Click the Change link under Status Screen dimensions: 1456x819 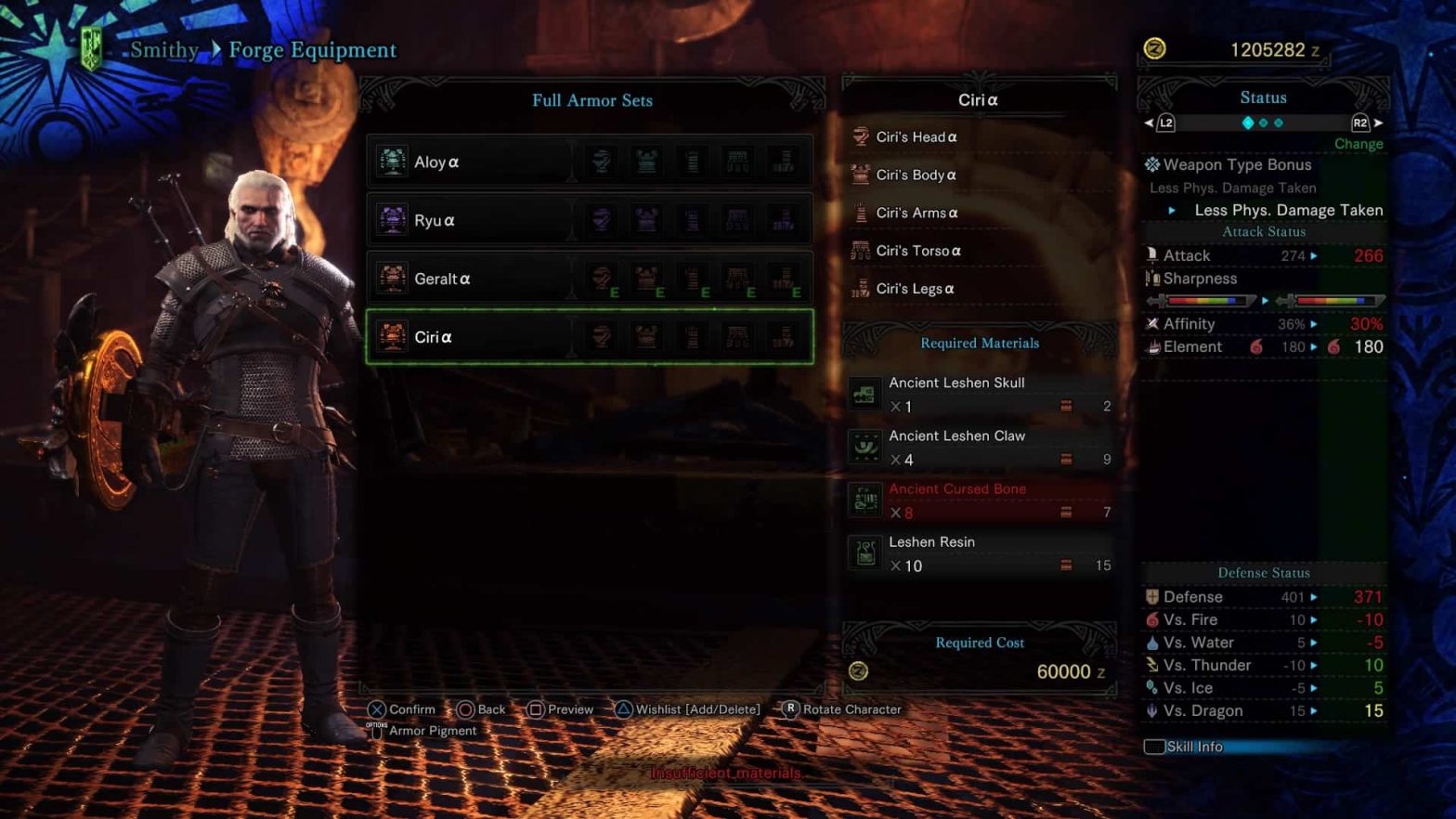tap(1358, 144)
